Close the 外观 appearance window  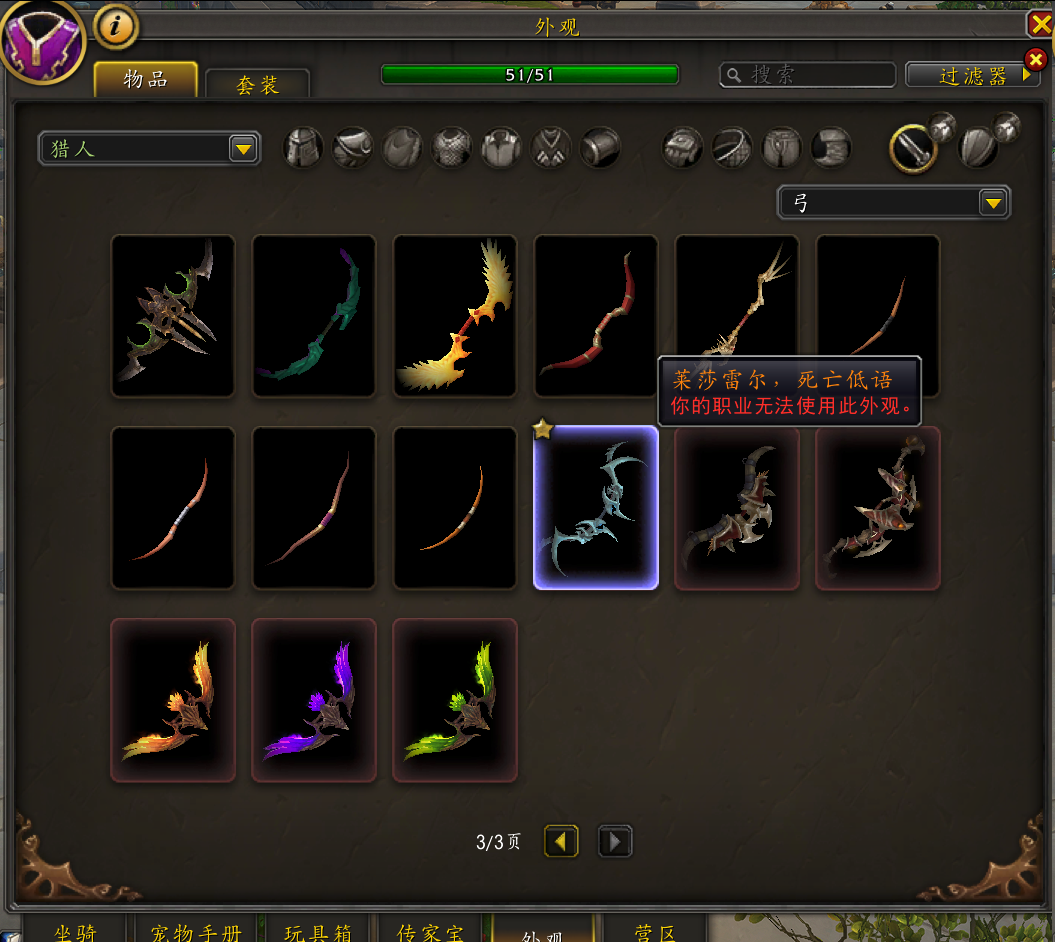[x=1040, y=24]
